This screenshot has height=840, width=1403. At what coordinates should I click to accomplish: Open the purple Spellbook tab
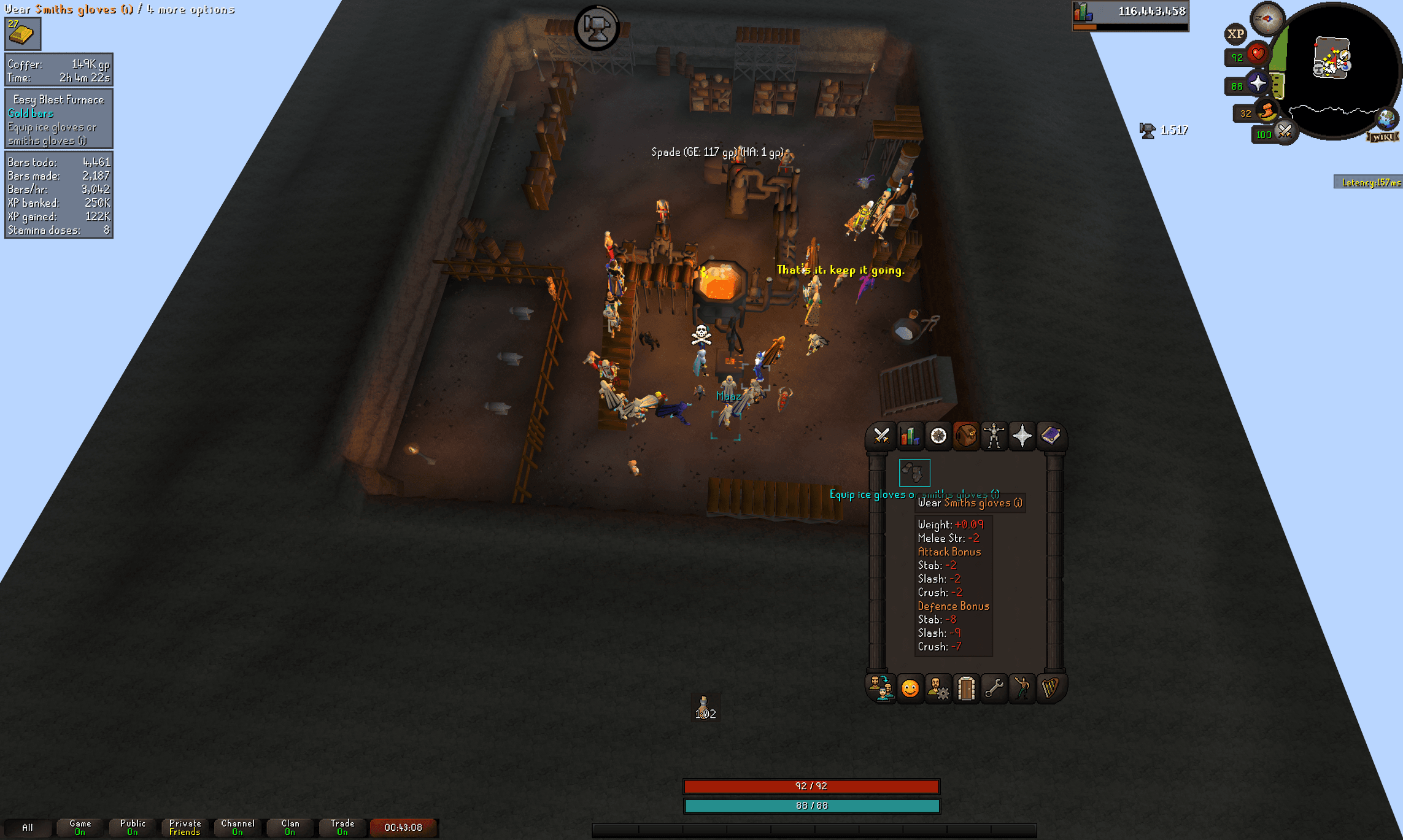pyautogui.click(x=1051, y=436)
